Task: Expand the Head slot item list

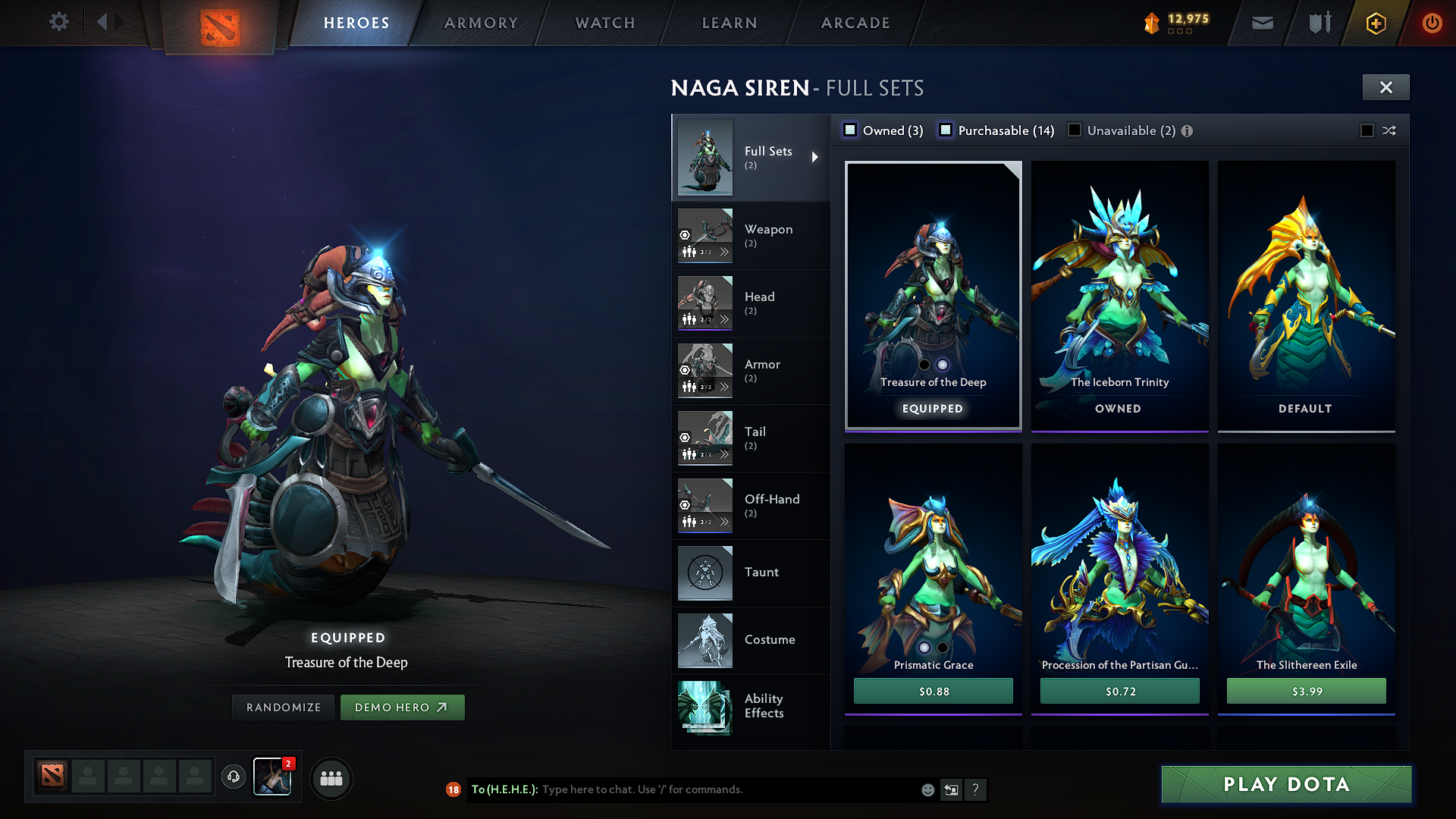Action: pyautogui.click(x=726, y=319)
